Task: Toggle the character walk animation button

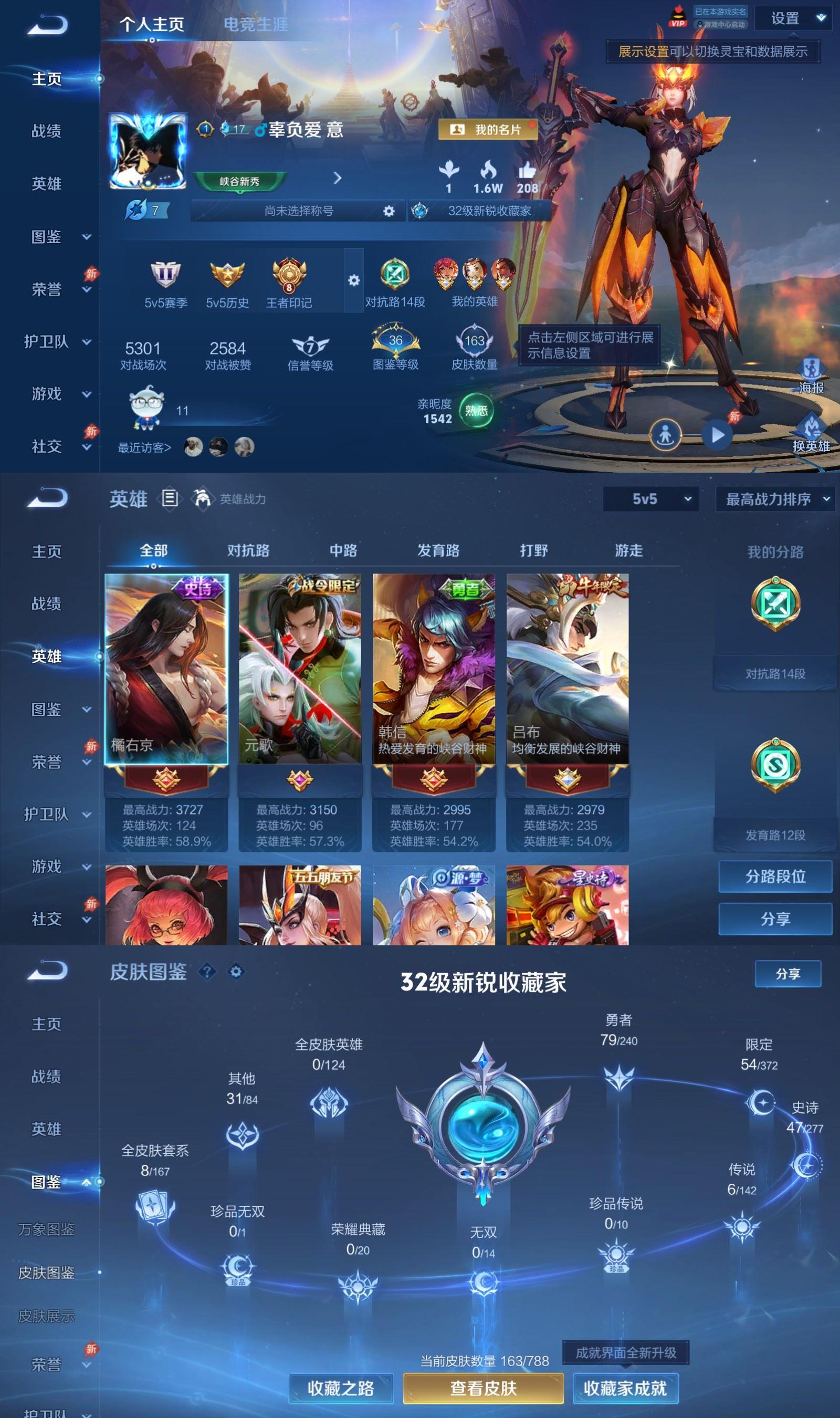Action: coord(667,435)
